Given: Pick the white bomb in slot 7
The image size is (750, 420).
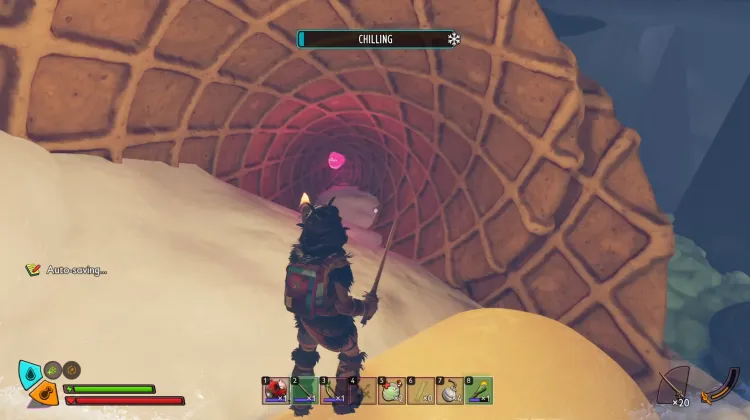Looking at the screenshot, I should [x=449, y=391].
